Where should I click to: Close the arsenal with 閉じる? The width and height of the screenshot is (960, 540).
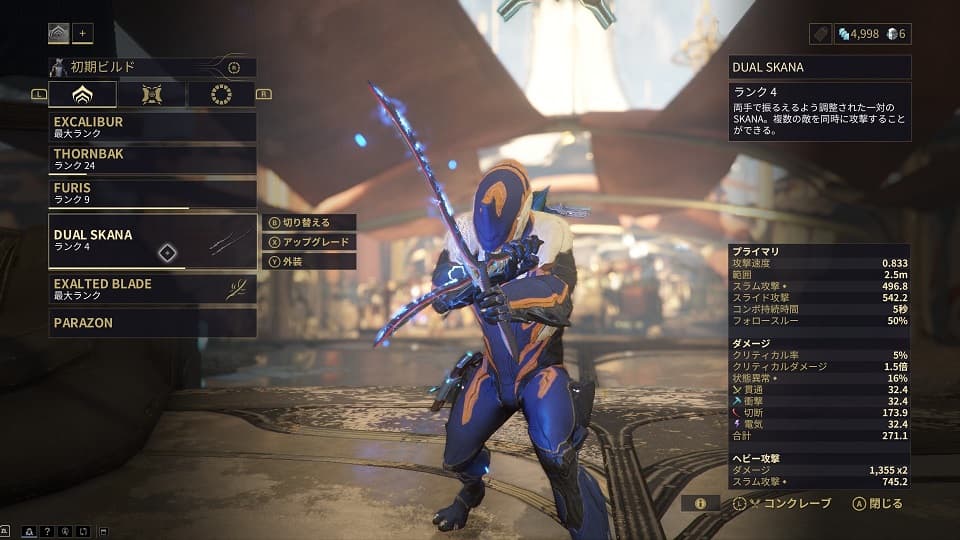tap(878, 503)
